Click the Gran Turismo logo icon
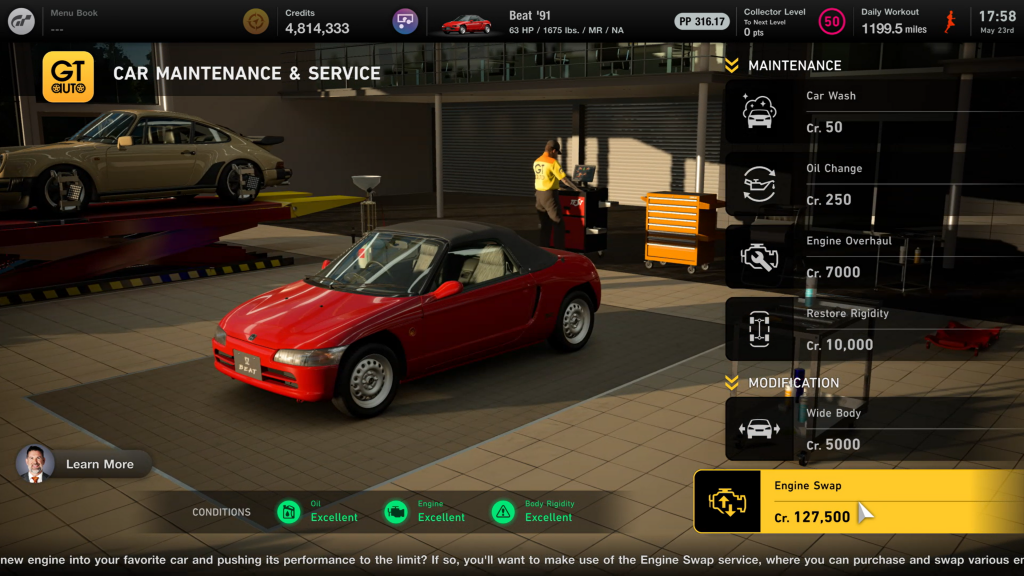Screen dimensions: 1024x576 tap(22, 21)
